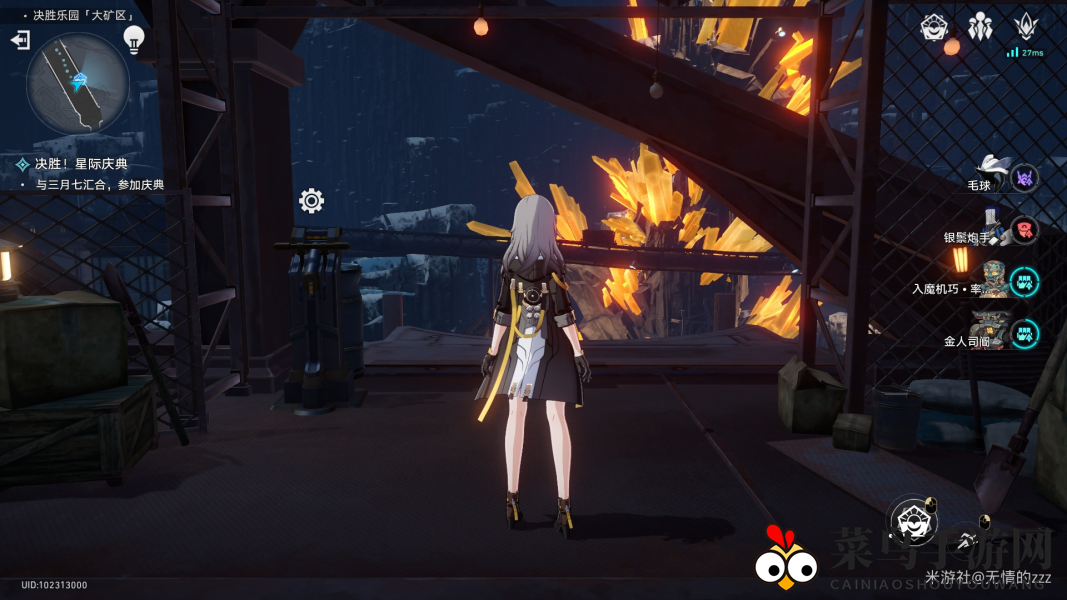Screen dimensions: 1067x600
Task: Click the gear interaction icon
Action: pos(311,201)
